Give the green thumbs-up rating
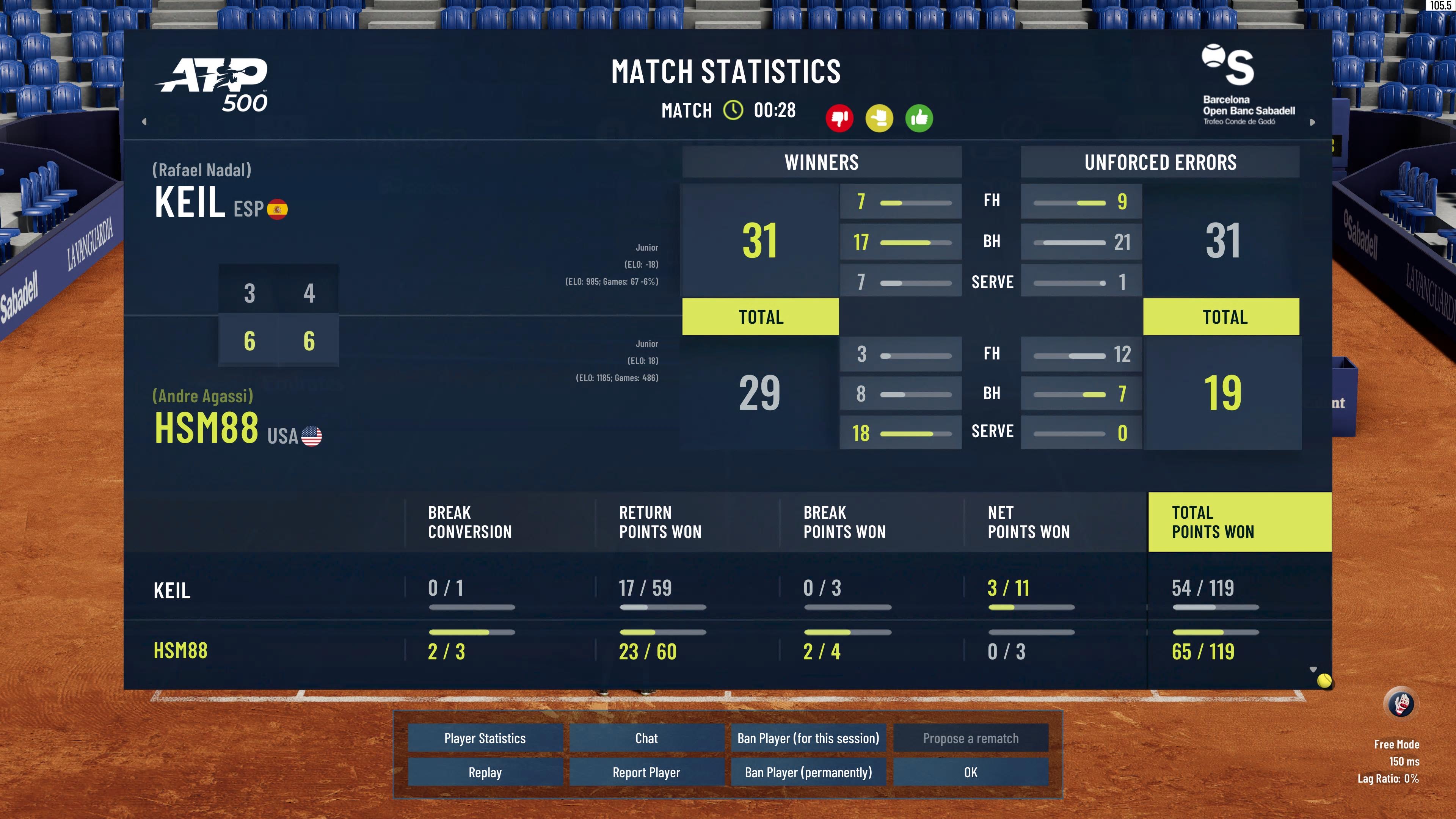The image size is (1456, 819). (x=919, y=118)
